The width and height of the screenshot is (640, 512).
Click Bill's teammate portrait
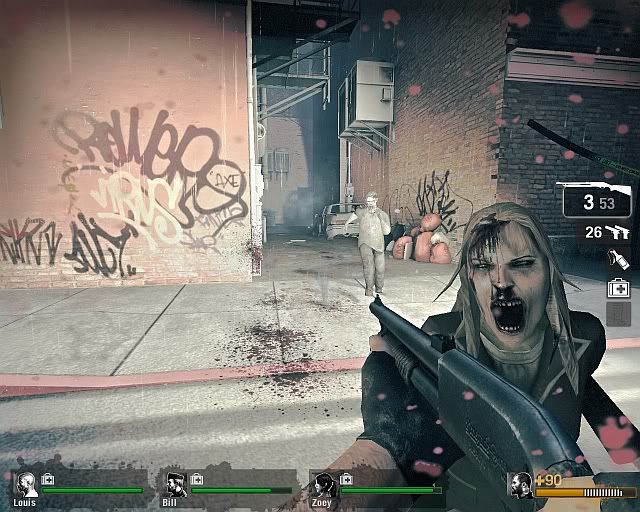[x=176, y=484]
